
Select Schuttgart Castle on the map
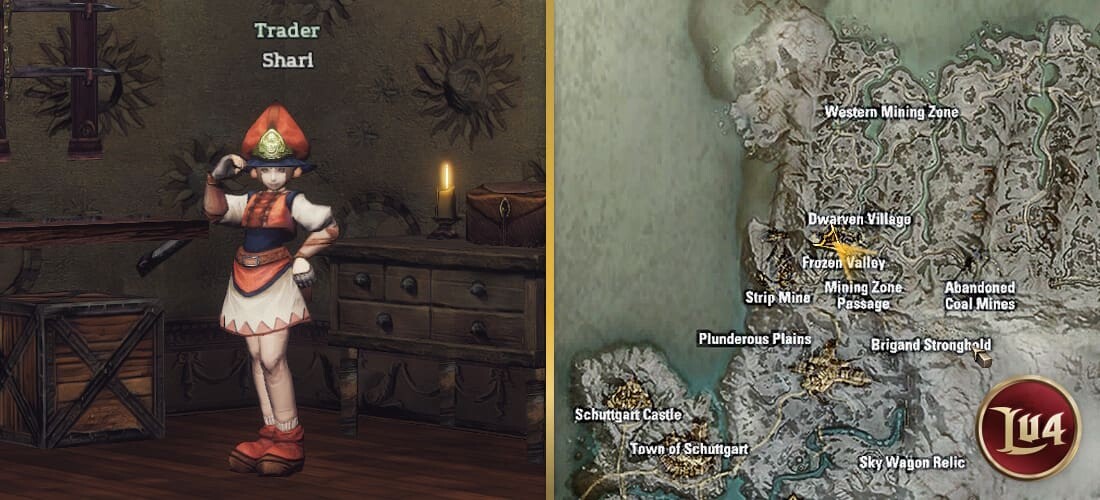(x=628, y=414)
